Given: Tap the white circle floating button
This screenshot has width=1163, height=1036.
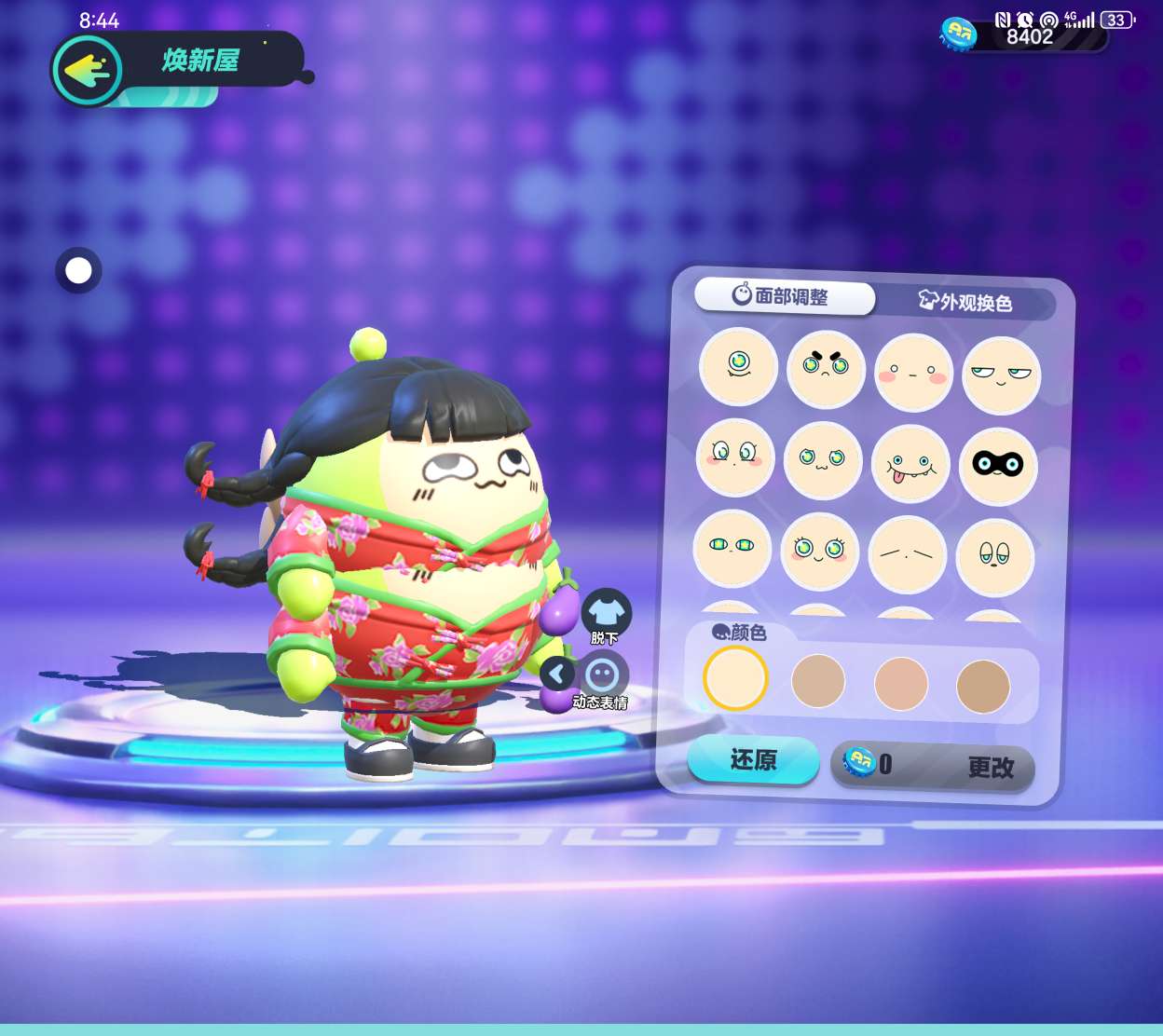Looking at the screenshot, I should pyautogui.click(x=78, y=271).
